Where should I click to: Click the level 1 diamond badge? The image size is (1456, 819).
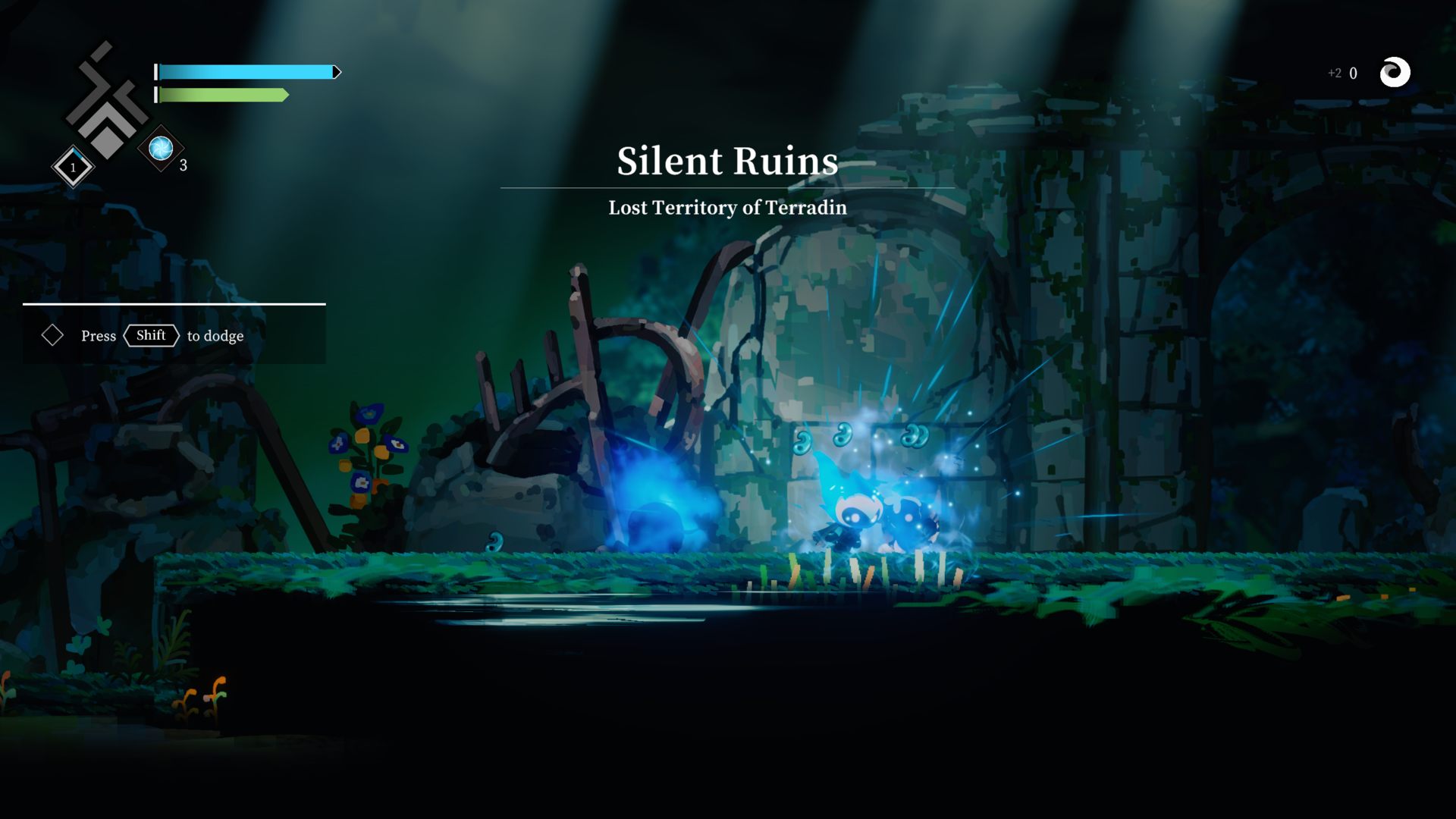[x=73, y=167]
